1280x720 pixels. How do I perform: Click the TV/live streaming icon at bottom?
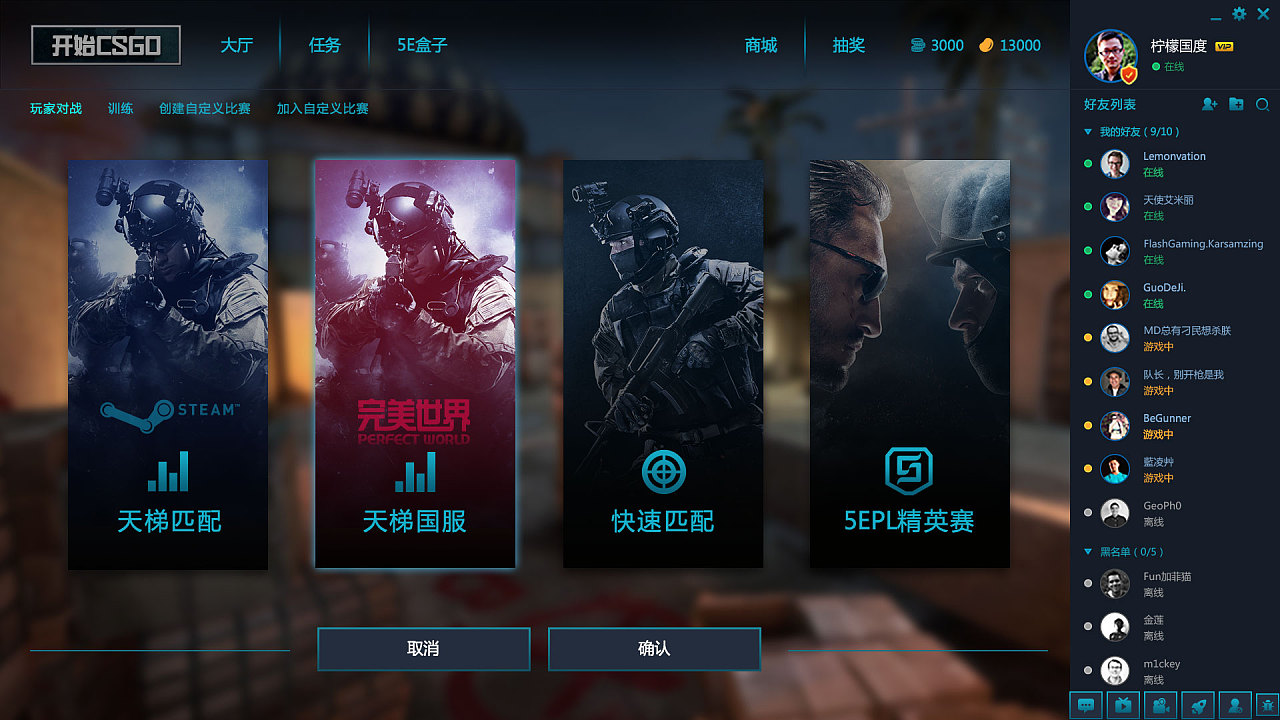[x=1122, y=705]
